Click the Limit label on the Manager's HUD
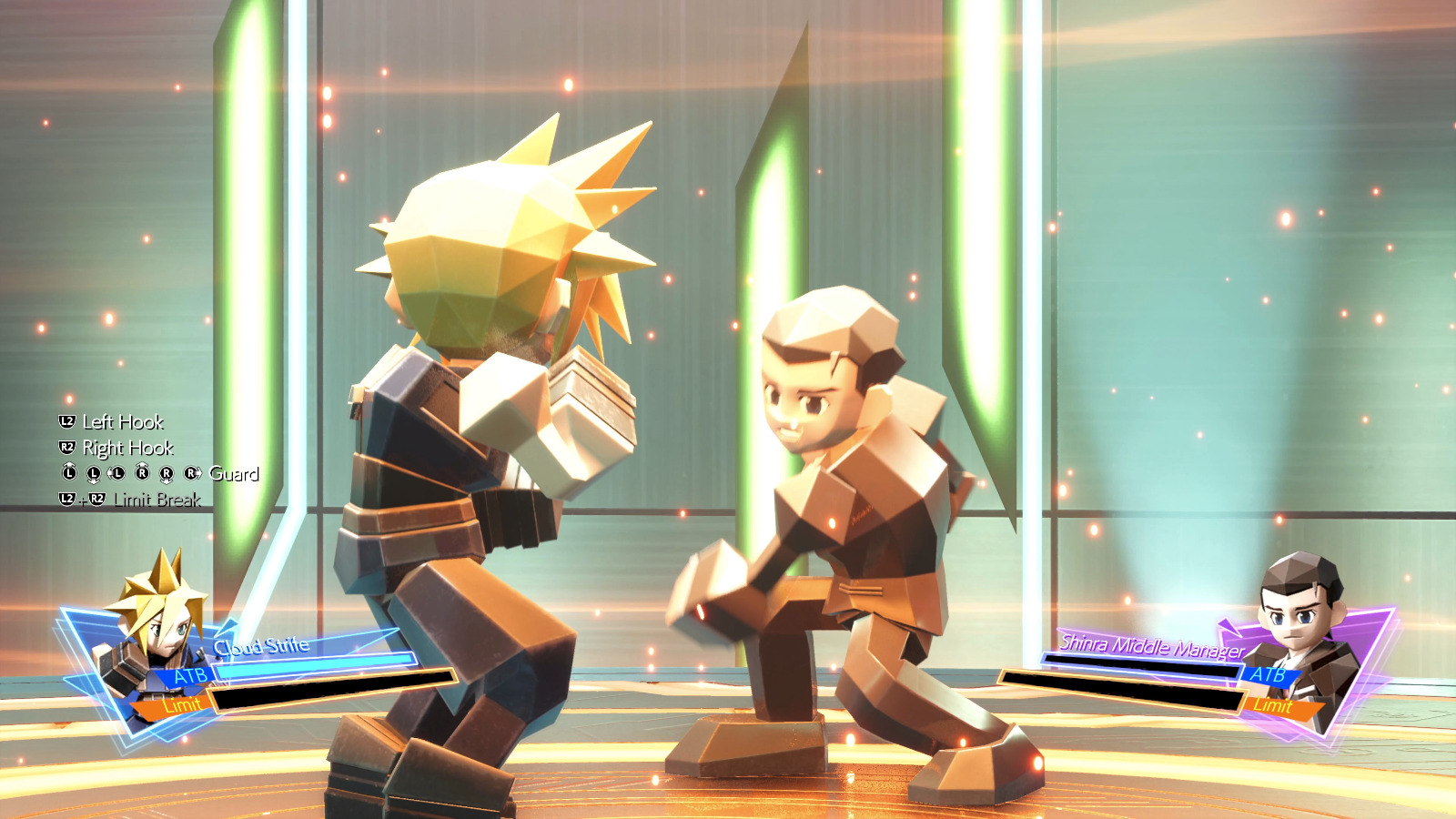The height and width of the screenshot is (819, 1456). pos(1274,705)
